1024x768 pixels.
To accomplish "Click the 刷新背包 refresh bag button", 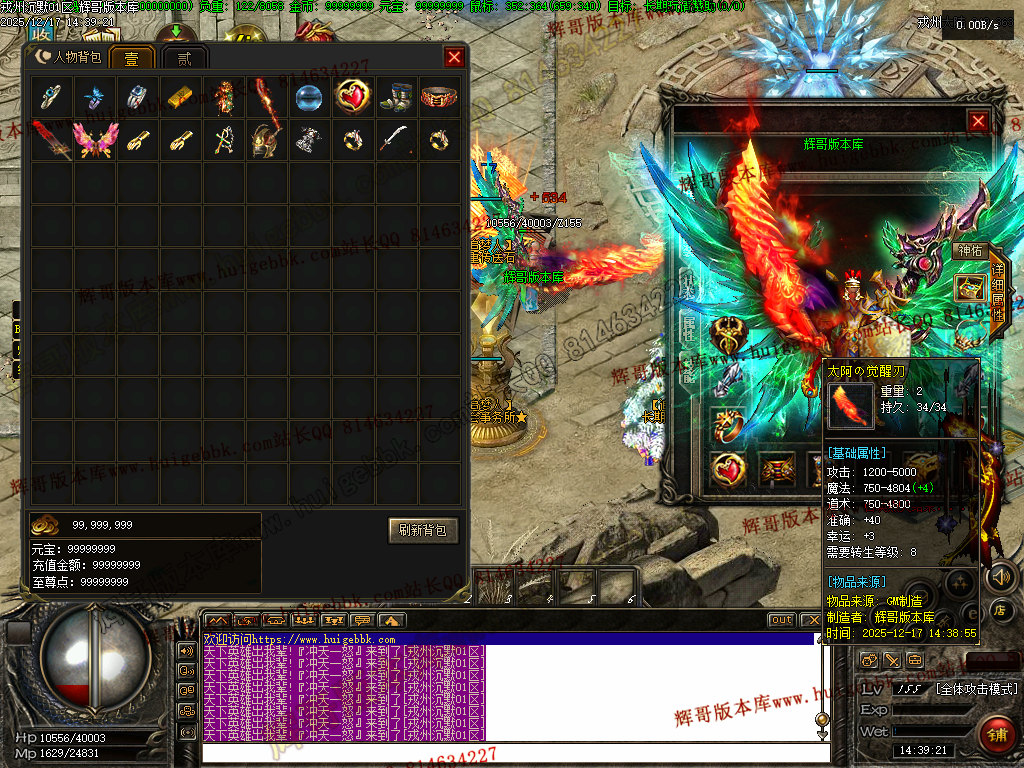I will [x=423, y=530].
